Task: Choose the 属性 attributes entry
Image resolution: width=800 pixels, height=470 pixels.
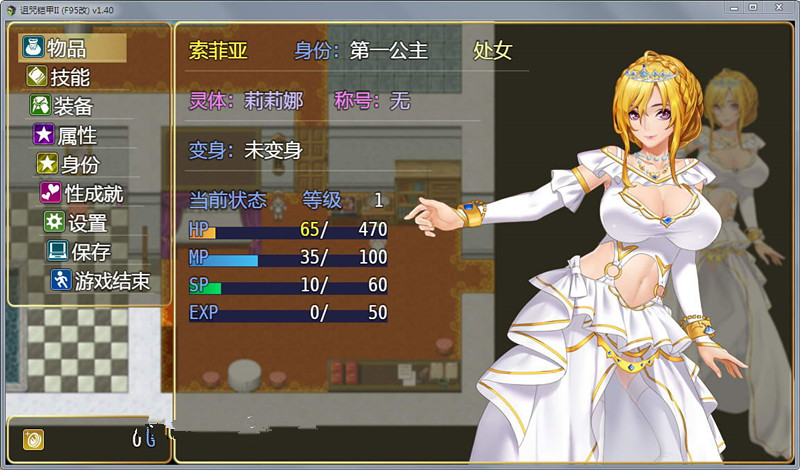Action: point(76,135)
